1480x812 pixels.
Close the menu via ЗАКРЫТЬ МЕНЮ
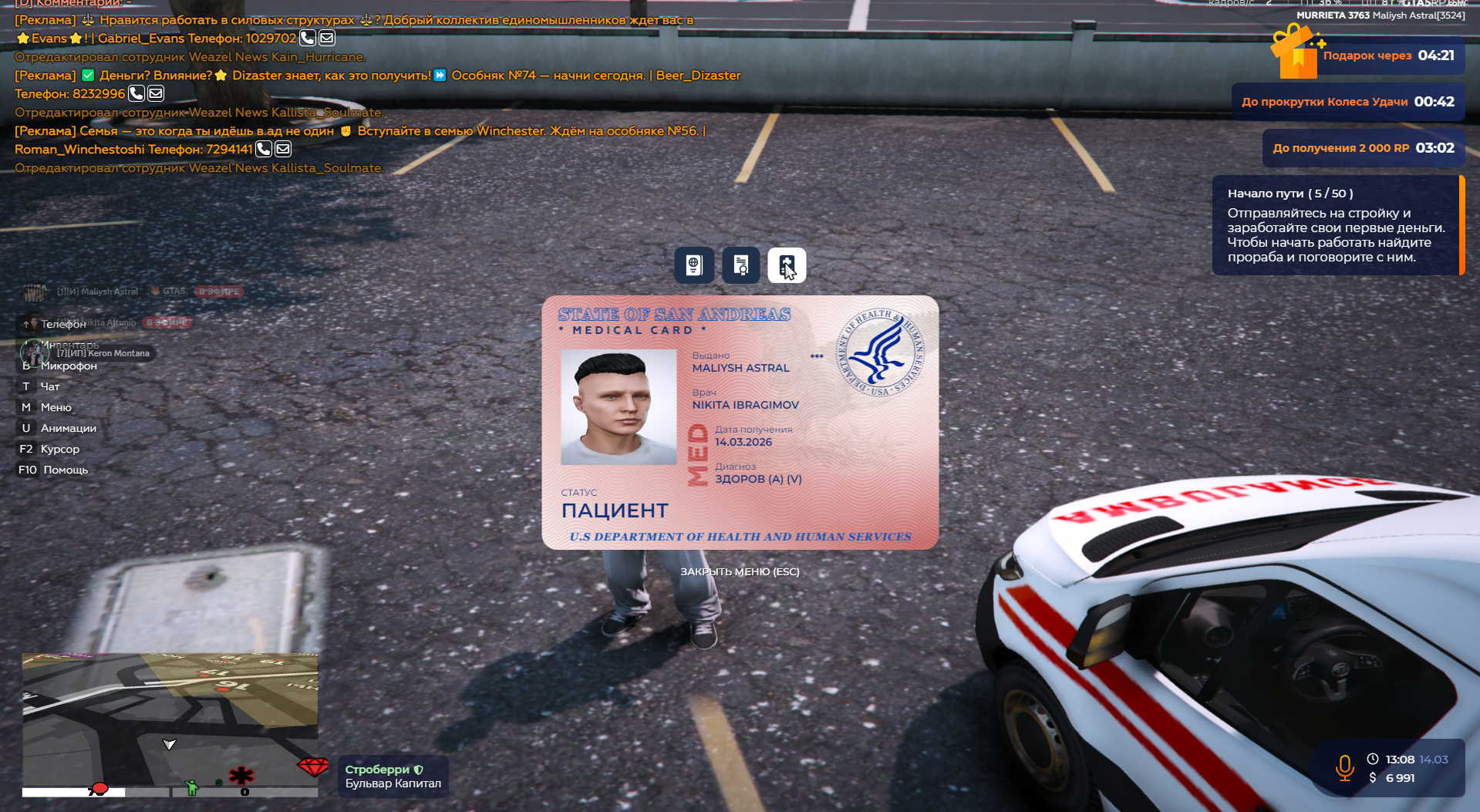tap(740, 571)
